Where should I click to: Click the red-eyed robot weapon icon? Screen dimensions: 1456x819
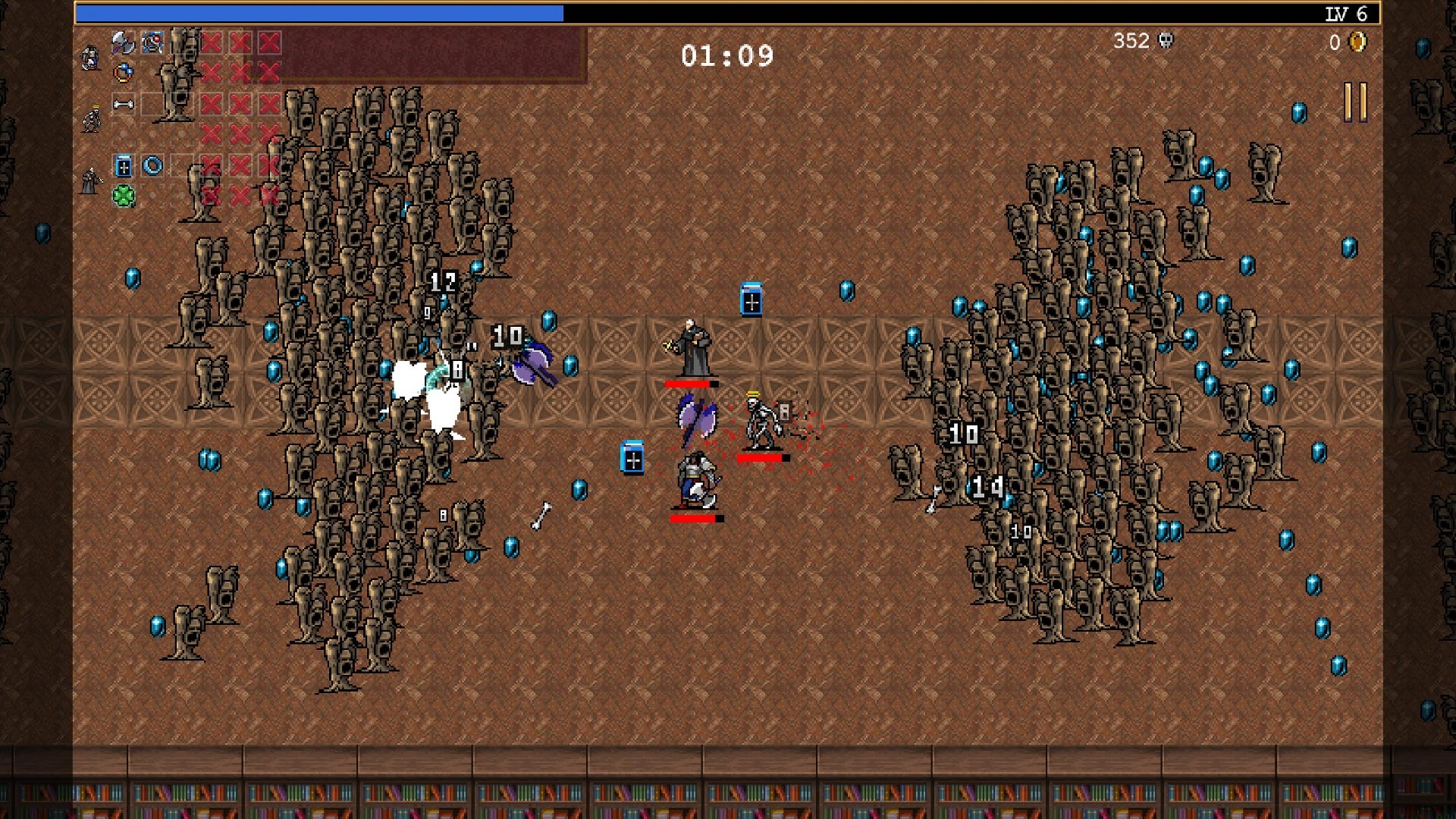[152, 42]
